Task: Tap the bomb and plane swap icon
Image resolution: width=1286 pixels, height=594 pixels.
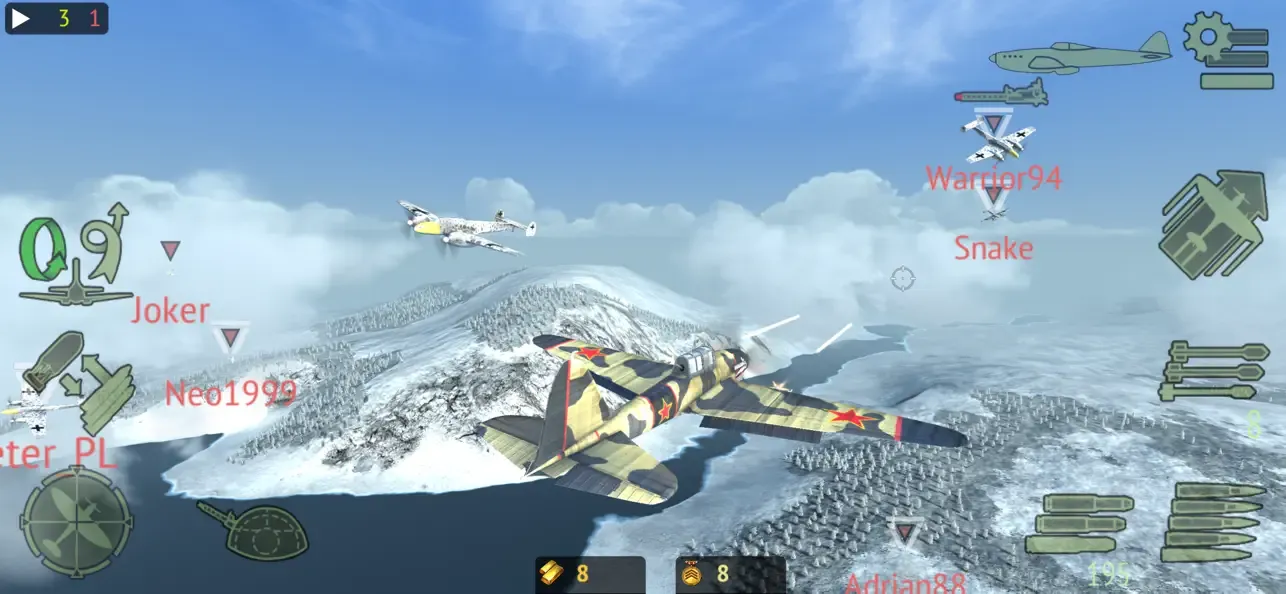Action: coord(78,382)
